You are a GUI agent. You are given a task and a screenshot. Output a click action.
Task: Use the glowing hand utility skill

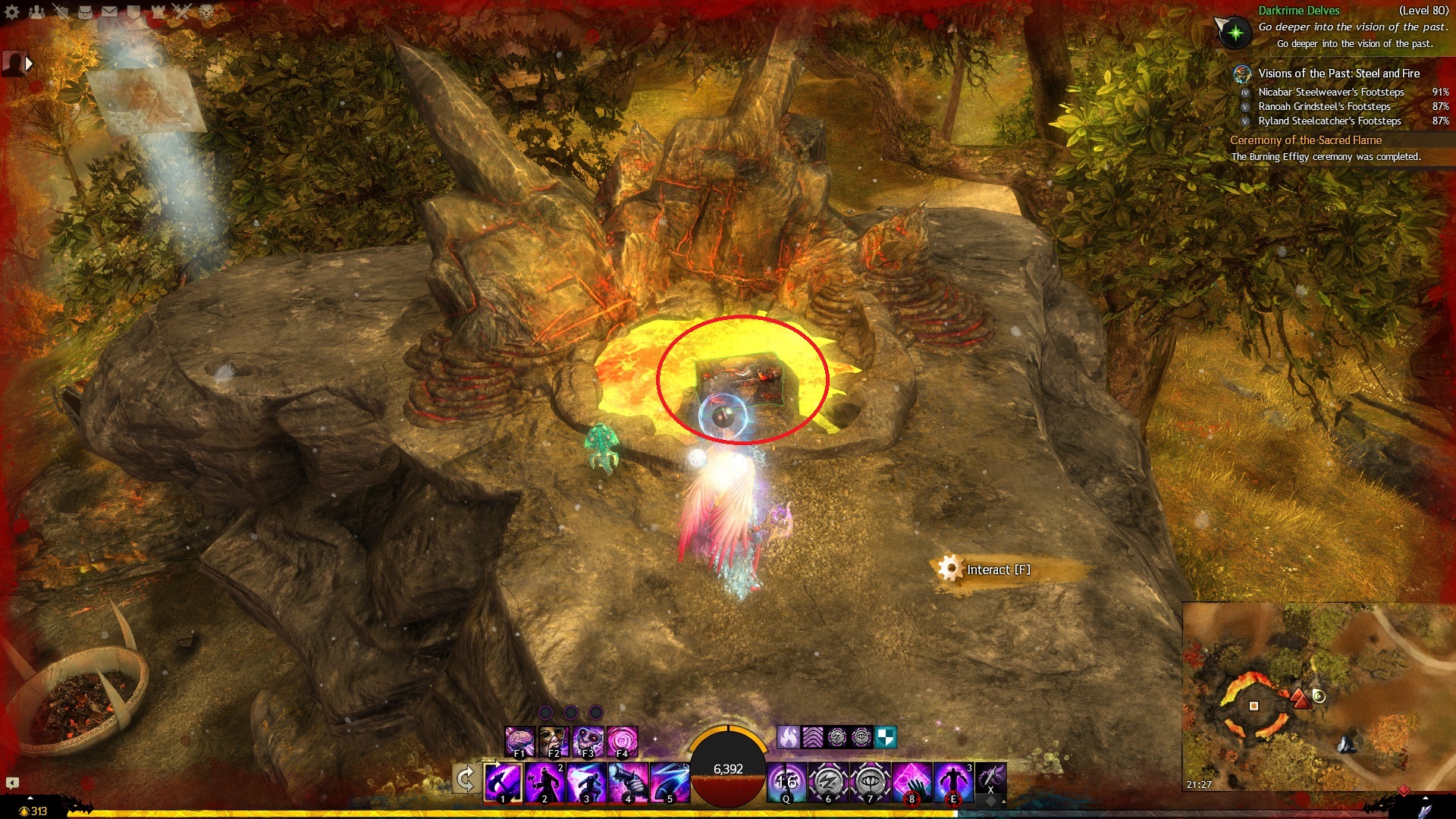pos(912,782)
